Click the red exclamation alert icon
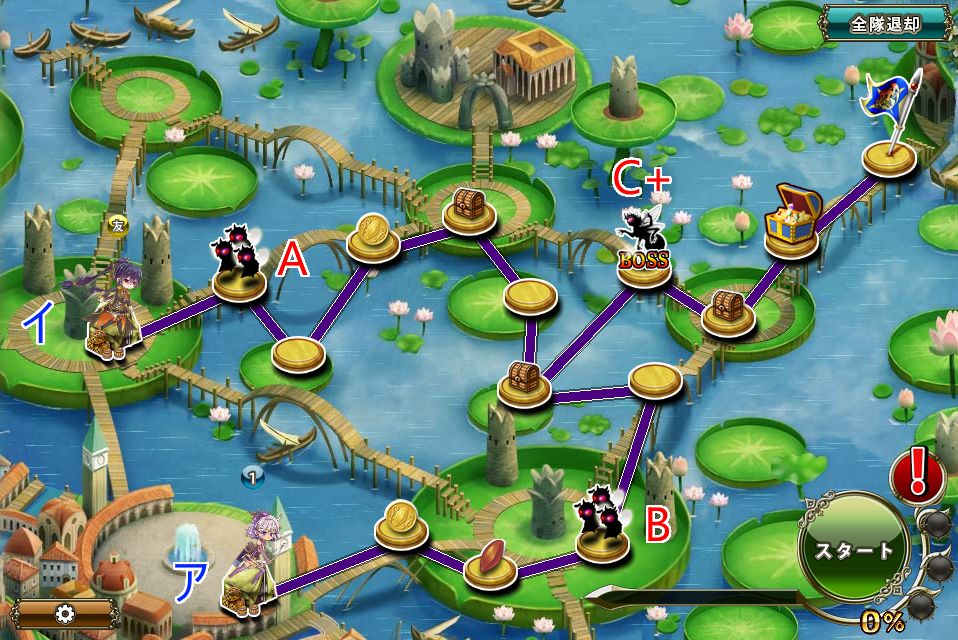Screen dimensions: 958x640 click(x=917, y=475)
